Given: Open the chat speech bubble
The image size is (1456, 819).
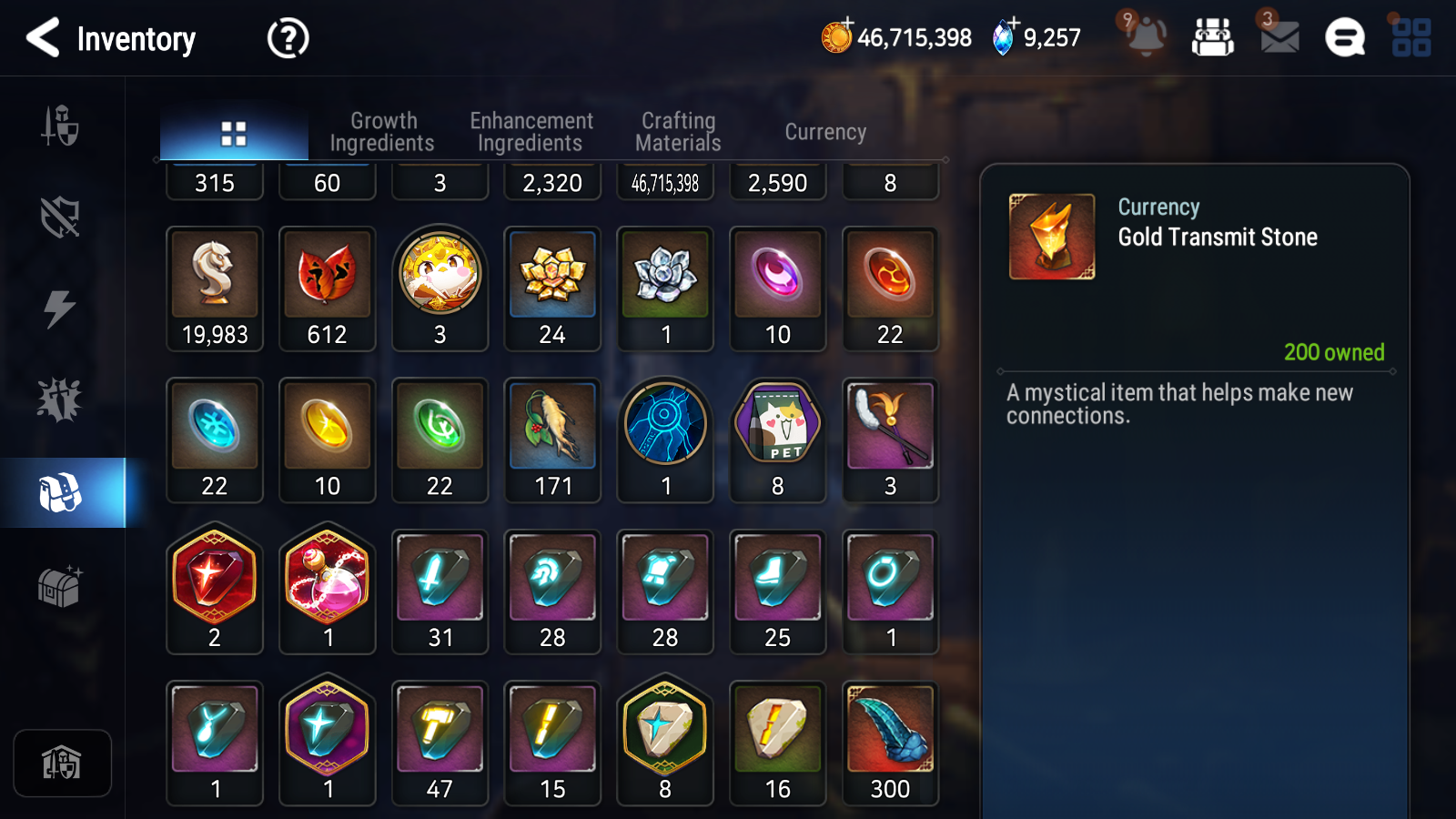Looking at the screenshot, I should click(x=1344, y=38).
